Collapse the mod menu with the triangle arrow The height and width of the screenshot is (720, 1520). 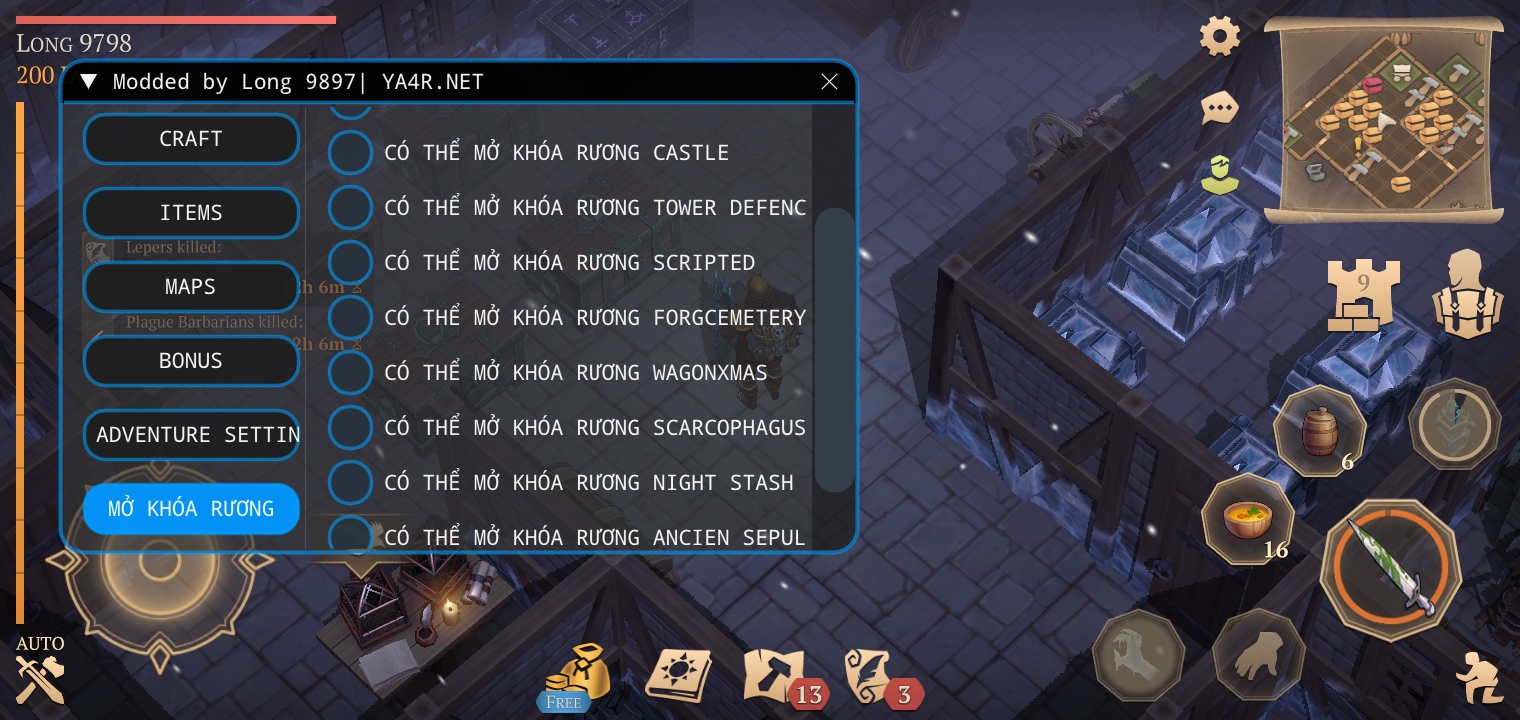pyautogui.click(x=88, y=82)
